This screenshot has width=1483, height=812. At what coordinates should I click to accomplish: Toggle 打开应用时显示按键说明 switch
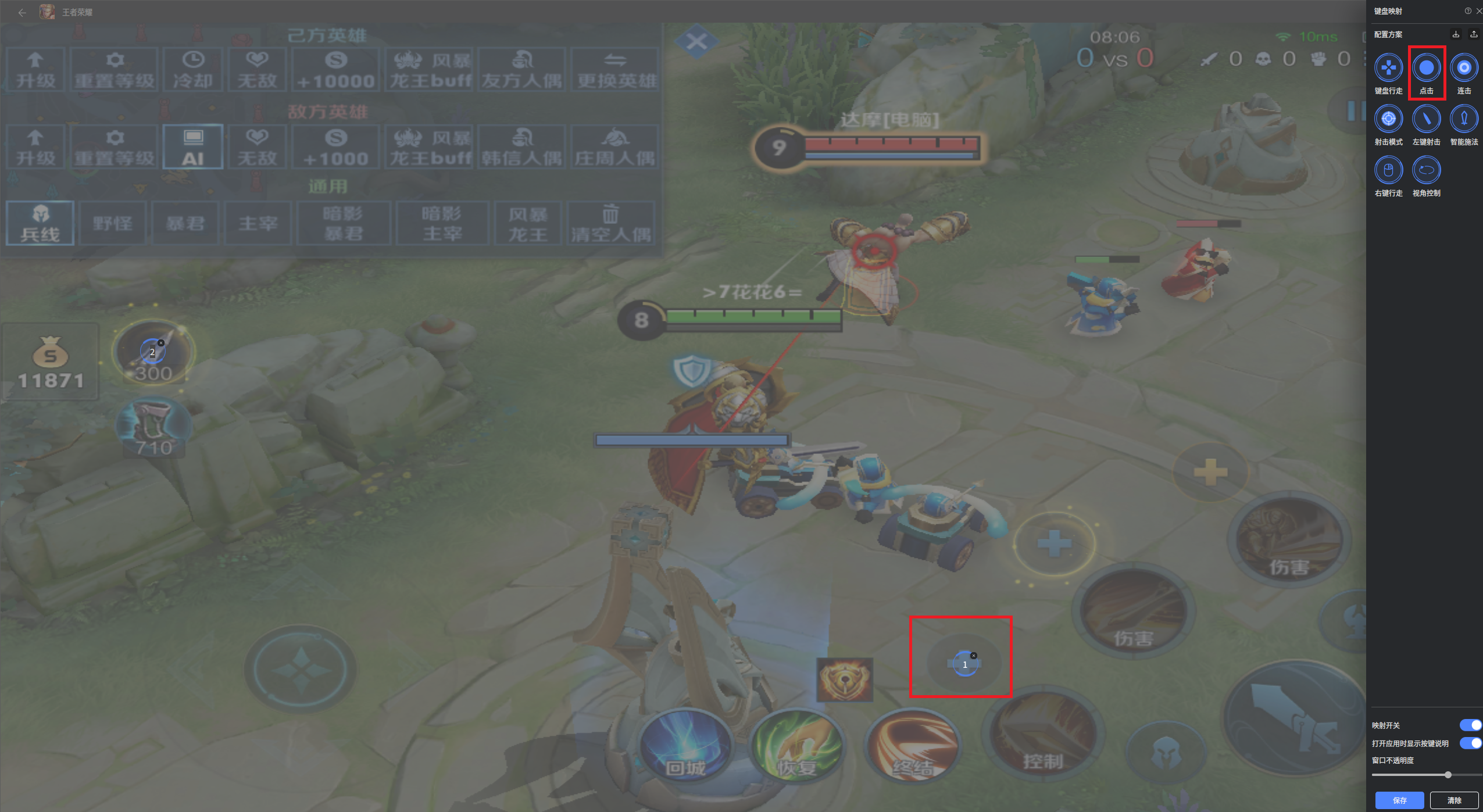coord(1470,743)
